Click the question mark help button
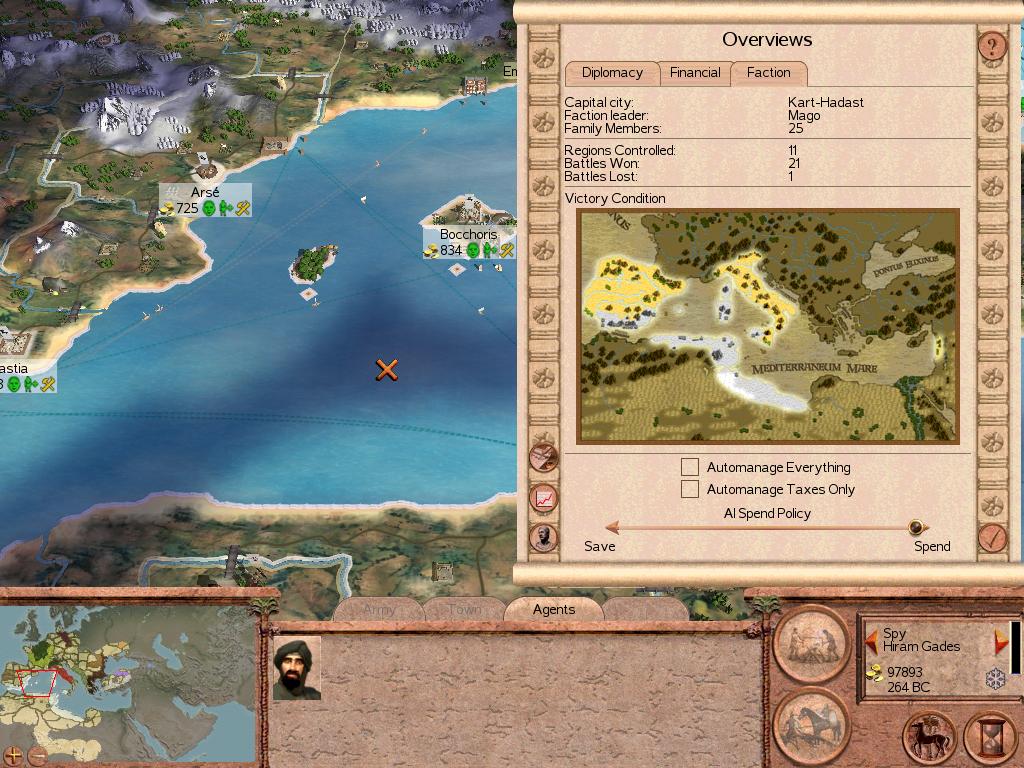This screenshot has height=768, width=1024. pos(991,46)
